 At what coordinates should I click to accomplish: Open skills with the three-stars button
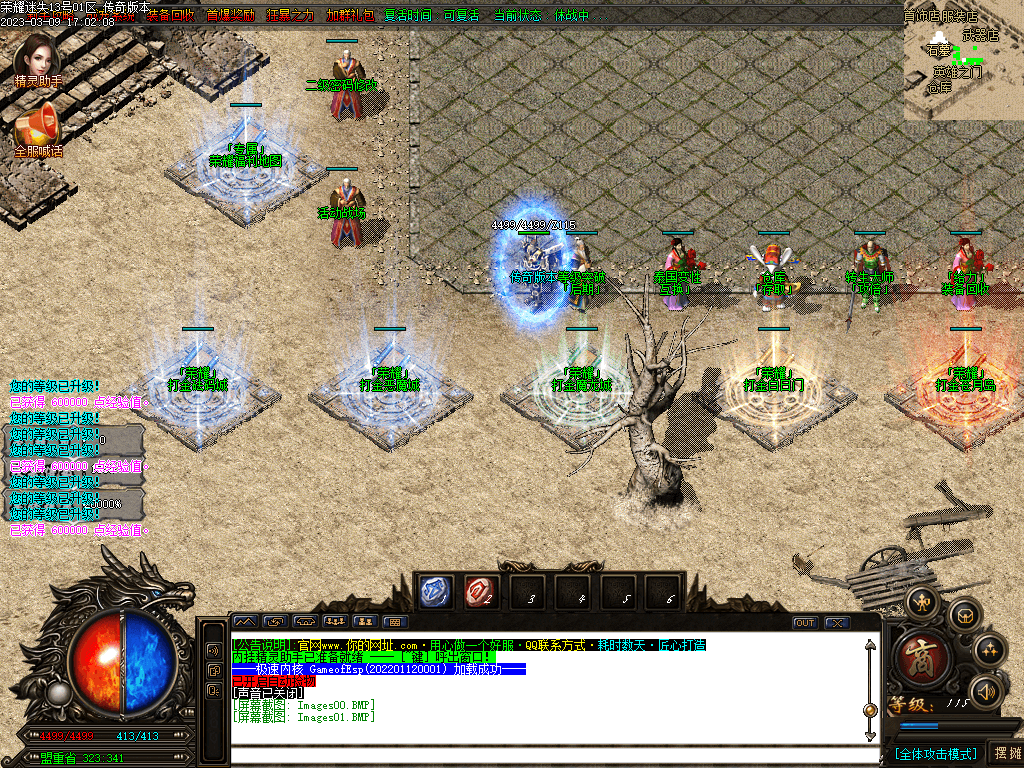click(x=989, y=650)
